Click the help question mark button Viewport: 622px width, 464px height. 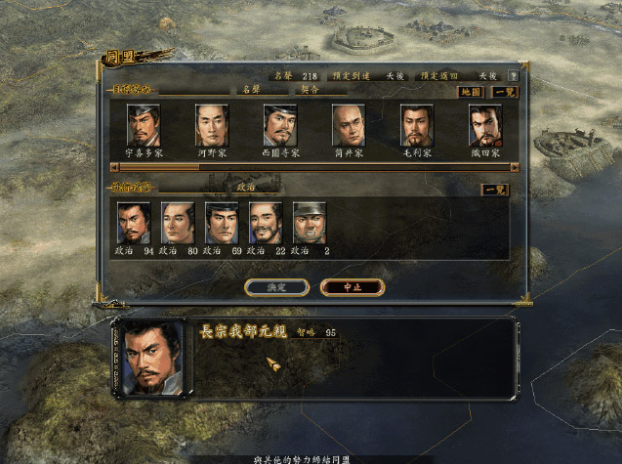click(x=513, y=75)
